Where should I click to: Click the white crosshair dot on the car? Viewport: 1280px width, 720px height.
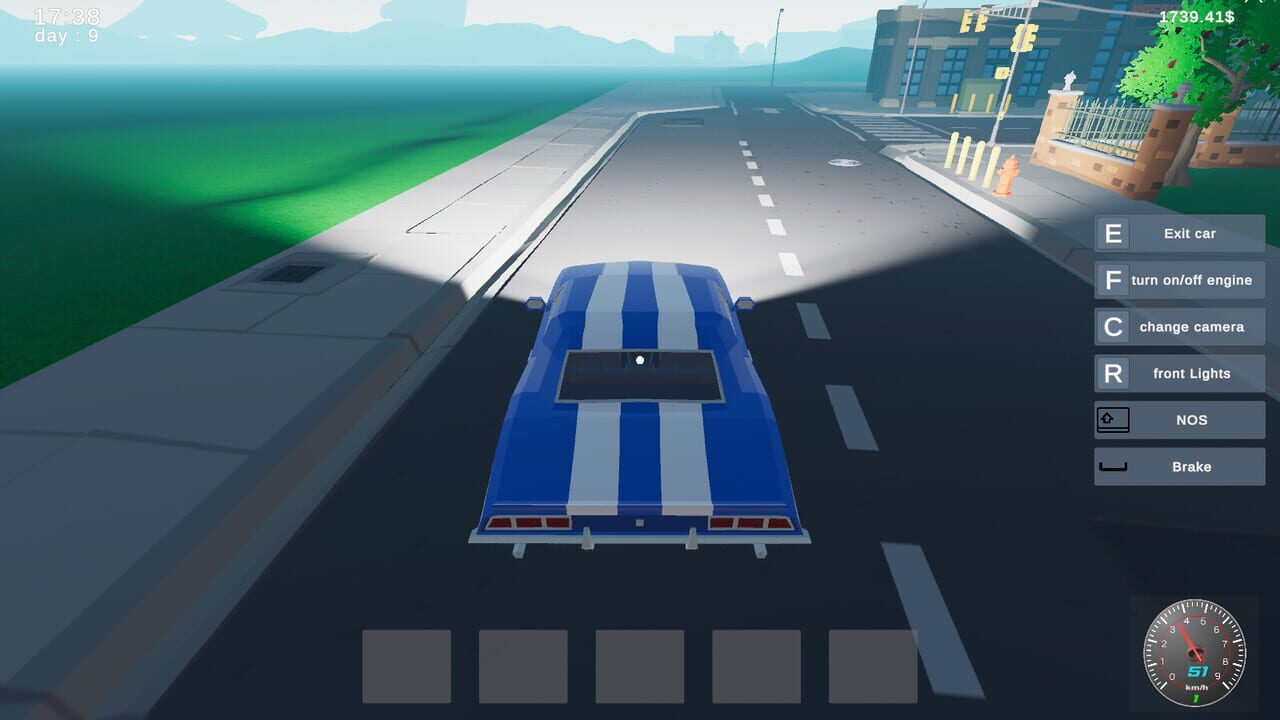pyautogui.click(x=639, y=359)
